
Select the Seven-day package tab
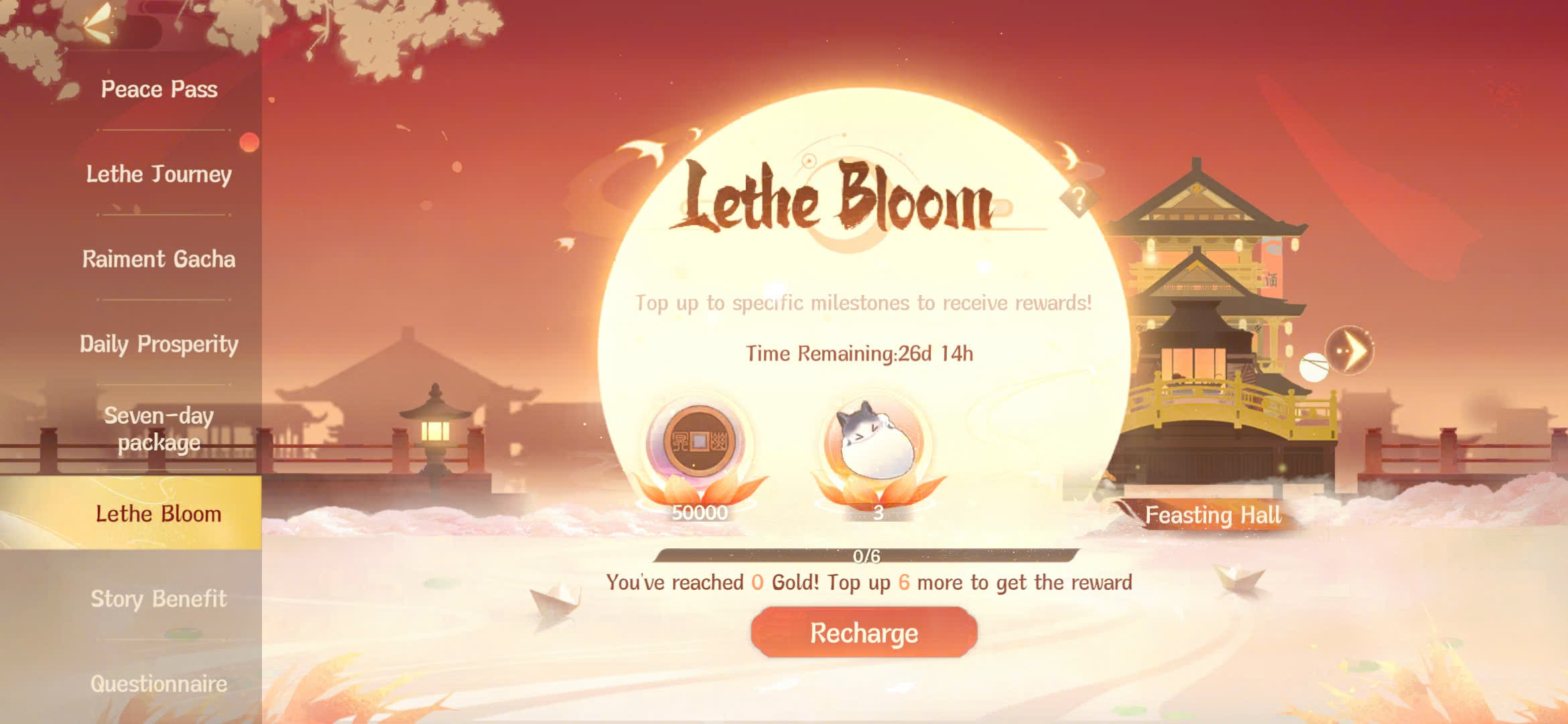coord(158,429)
